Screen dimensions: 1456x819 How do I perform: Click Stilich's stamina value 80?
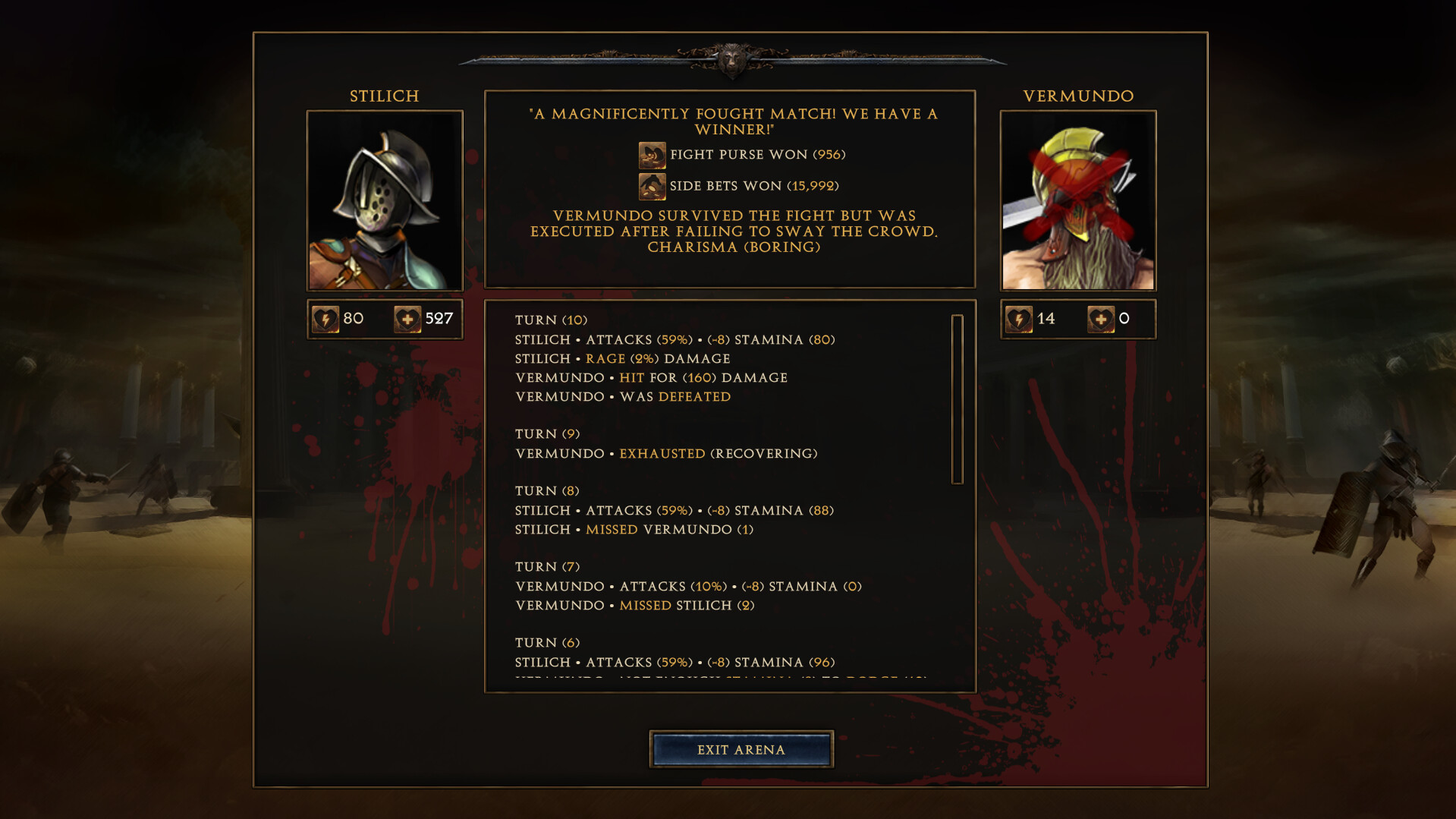click(x=352, y=319)
